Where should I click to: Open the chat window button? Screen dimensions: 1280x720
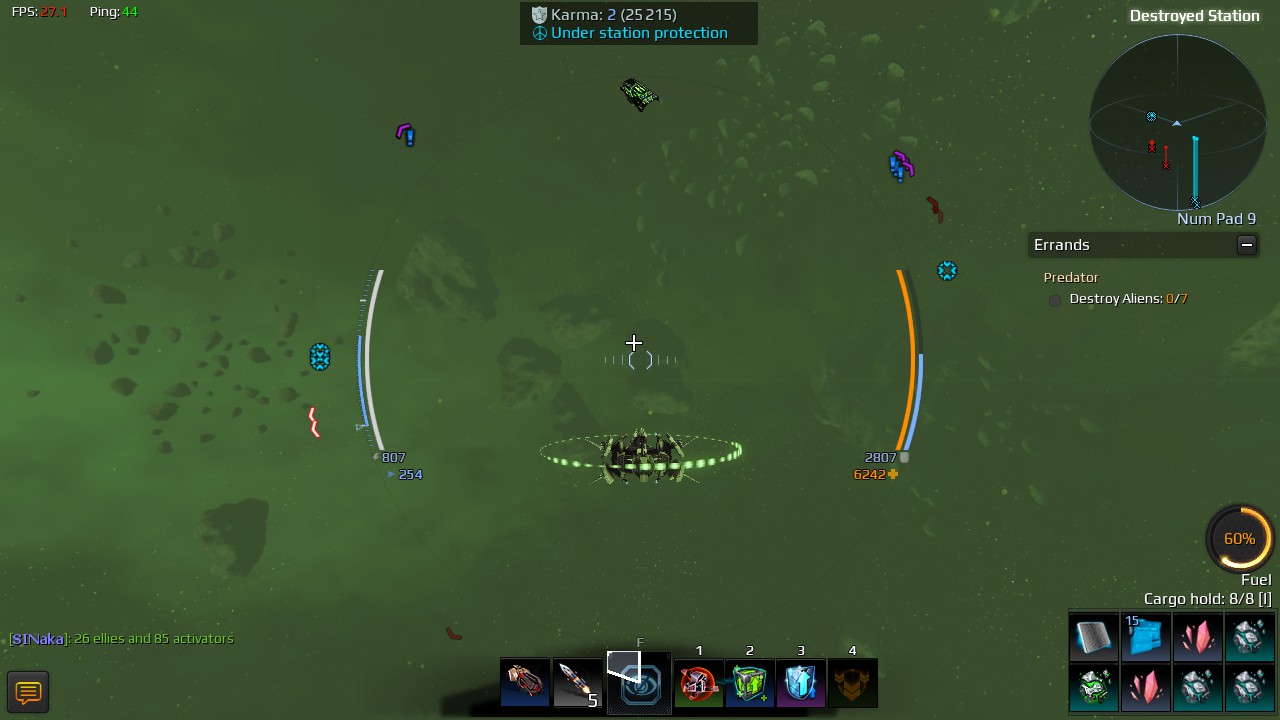[28, 692]
